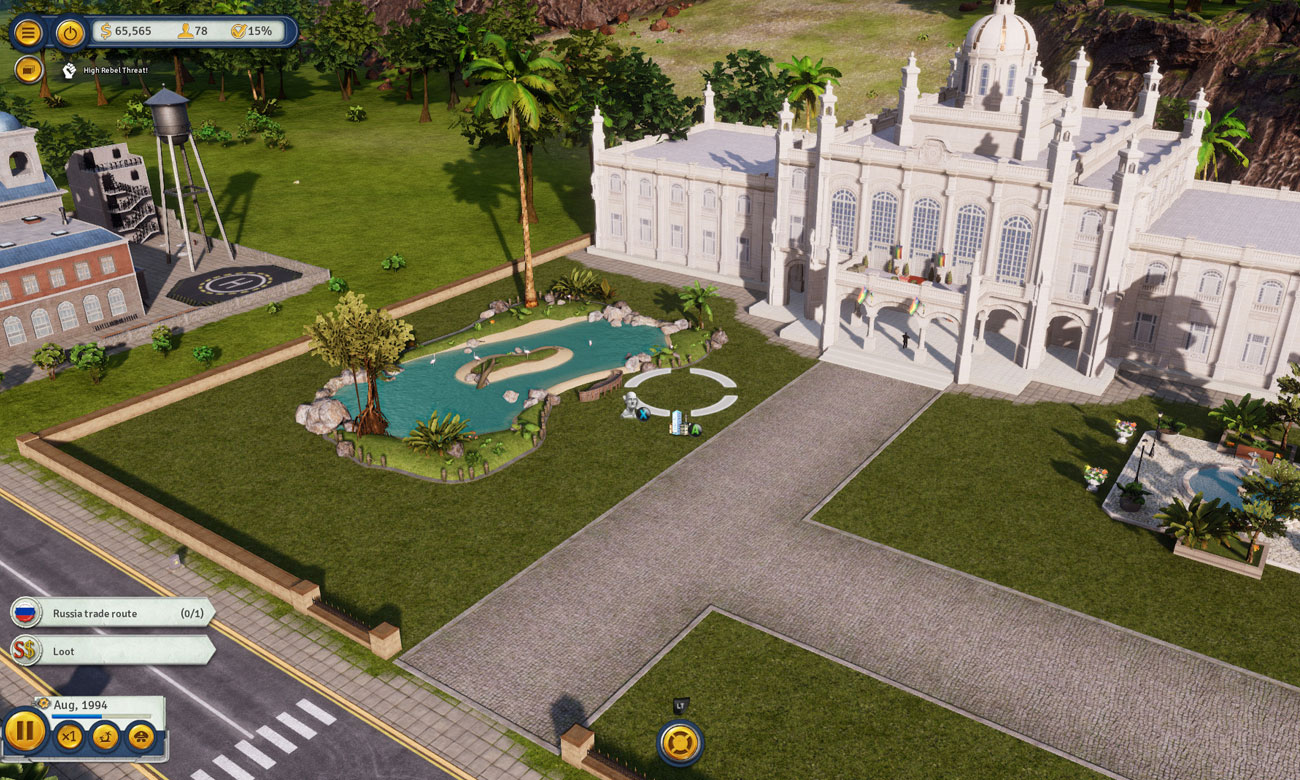The width and height of the screenshot is (1300, 780).
Task: Open the main menu hamburger icon
Action: click(28, 31)
